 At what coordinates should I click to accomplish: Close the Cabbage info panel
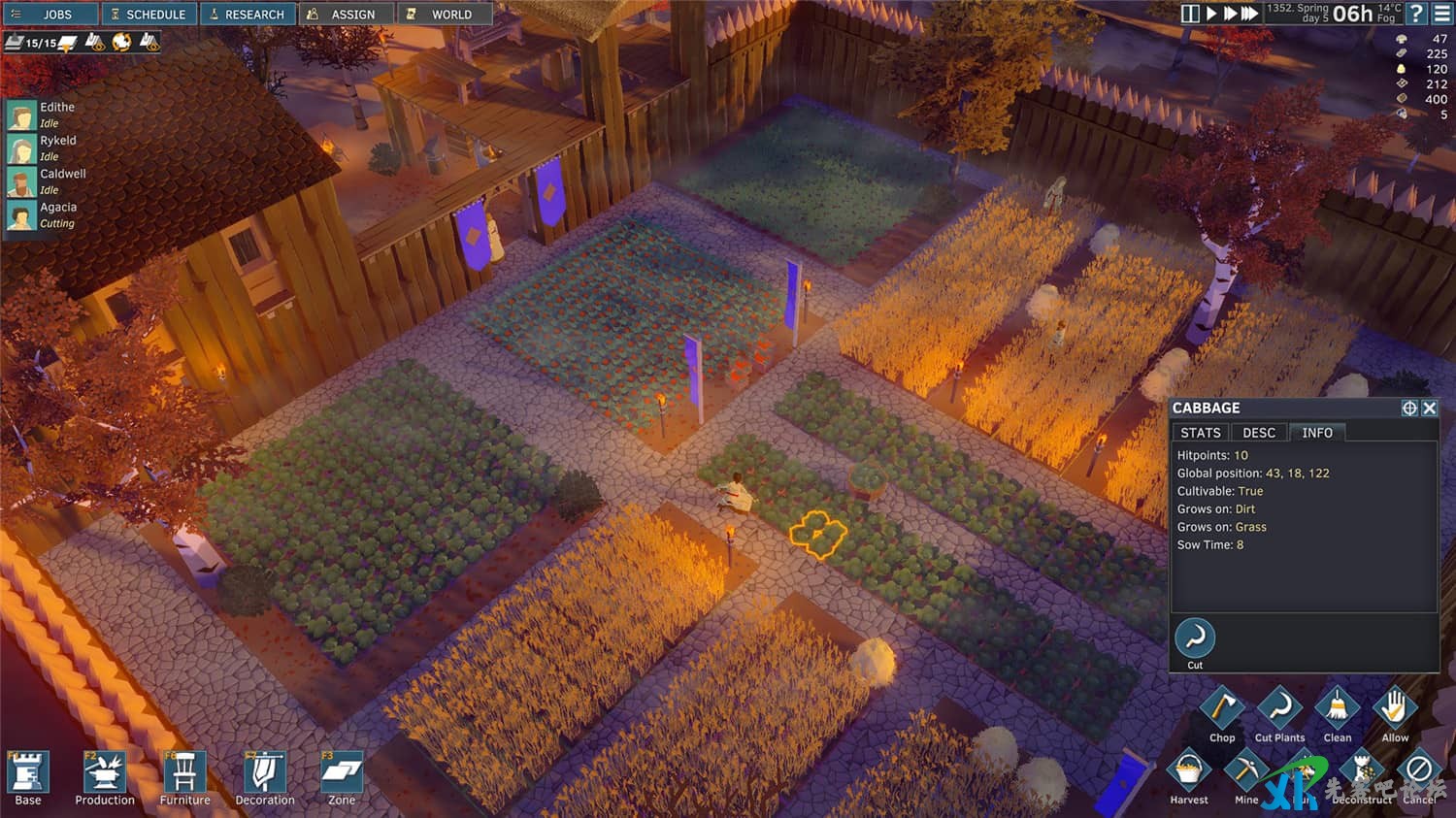(1430, 409)
